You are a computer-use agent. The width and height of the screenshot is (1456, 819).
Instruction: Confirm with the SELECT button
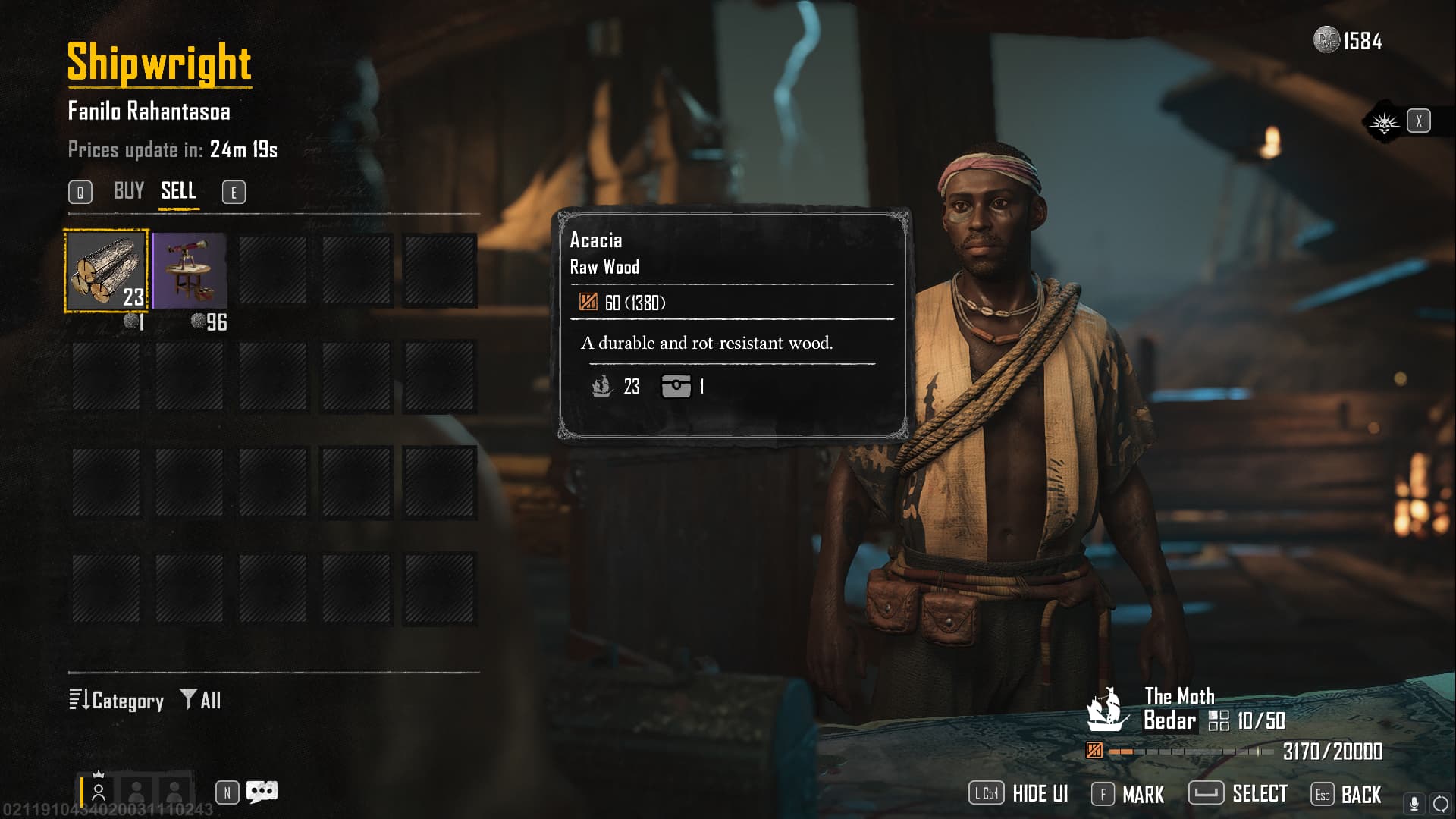1238,794
